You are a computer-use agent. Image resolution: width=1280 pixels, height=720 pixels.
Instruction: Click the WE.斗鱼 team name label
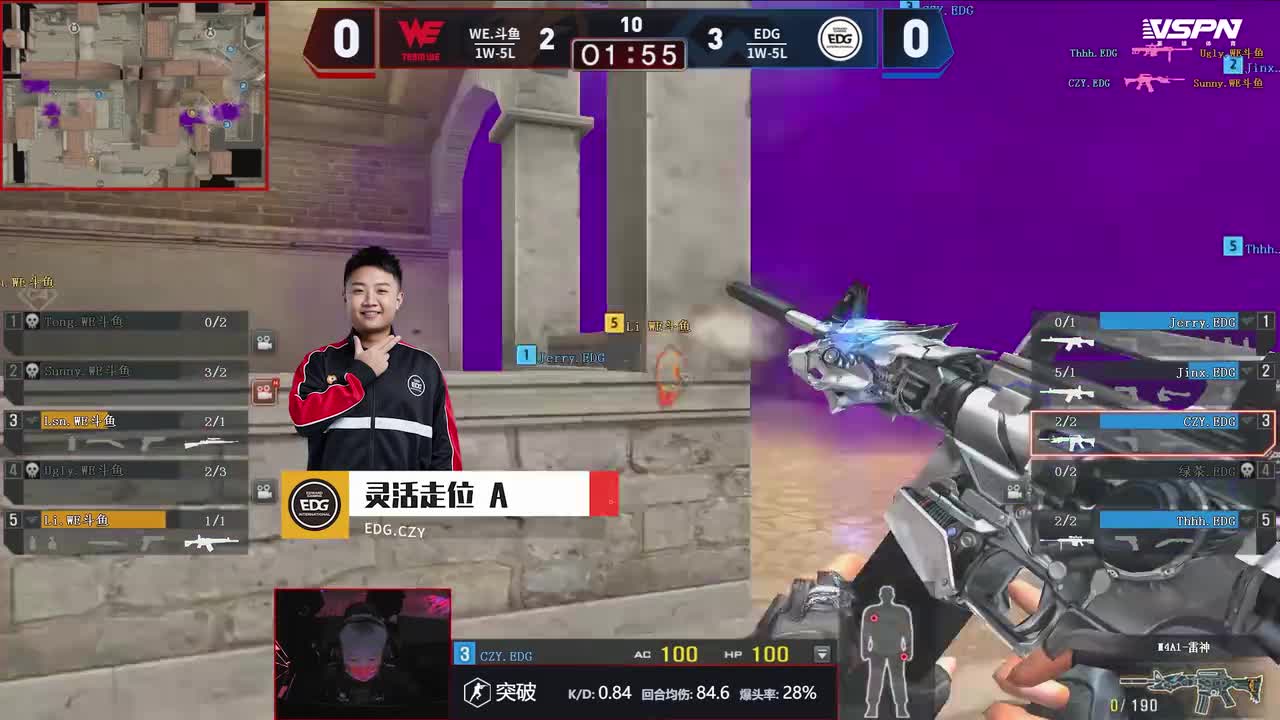(x=493, y=33)
